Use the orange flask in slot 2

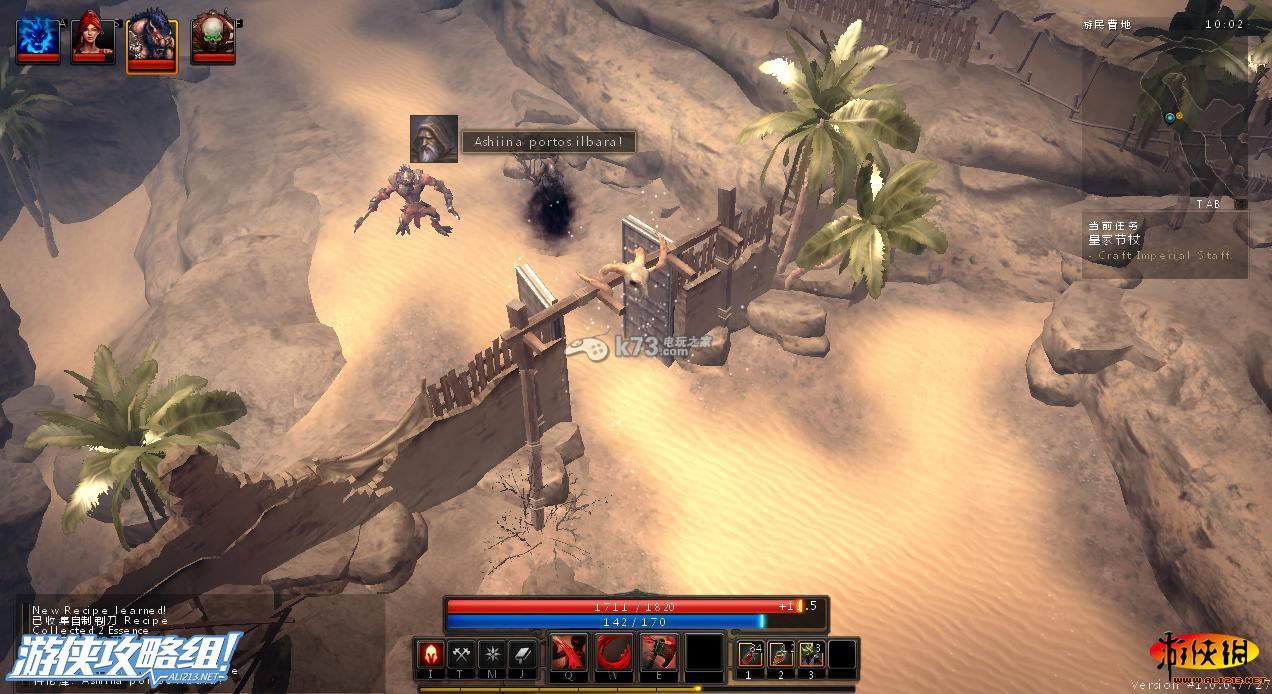781,654
